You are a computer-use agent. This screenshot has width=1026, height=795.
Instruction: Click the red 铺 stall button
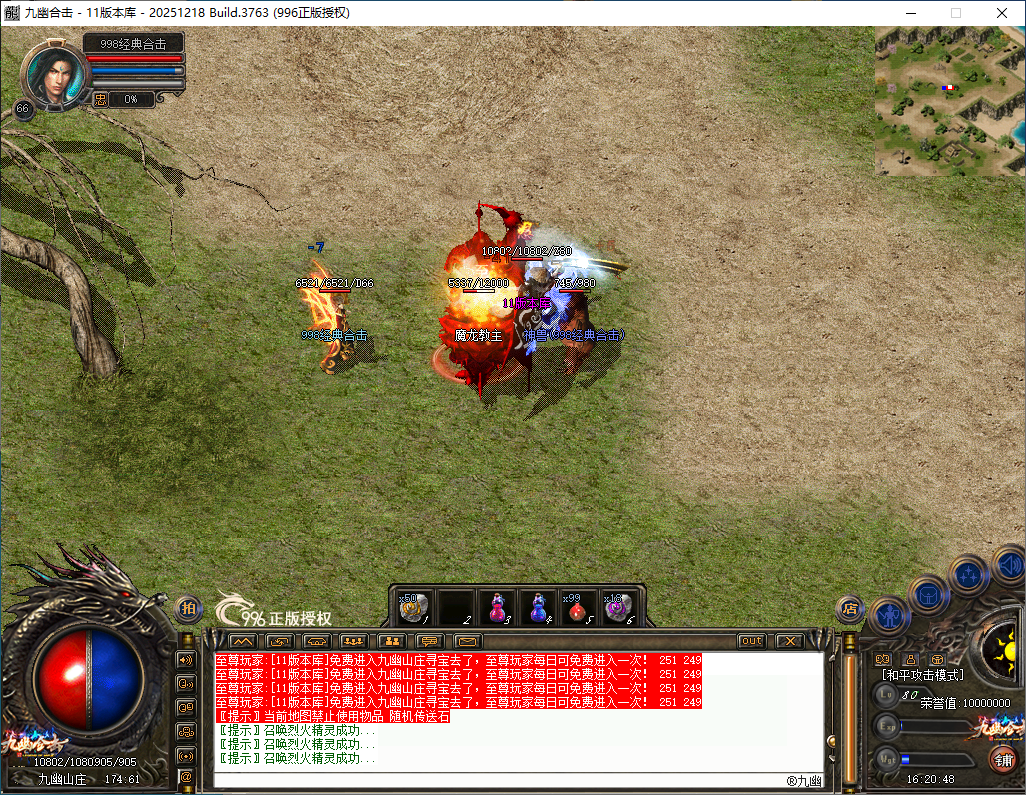click(1002, 758)
